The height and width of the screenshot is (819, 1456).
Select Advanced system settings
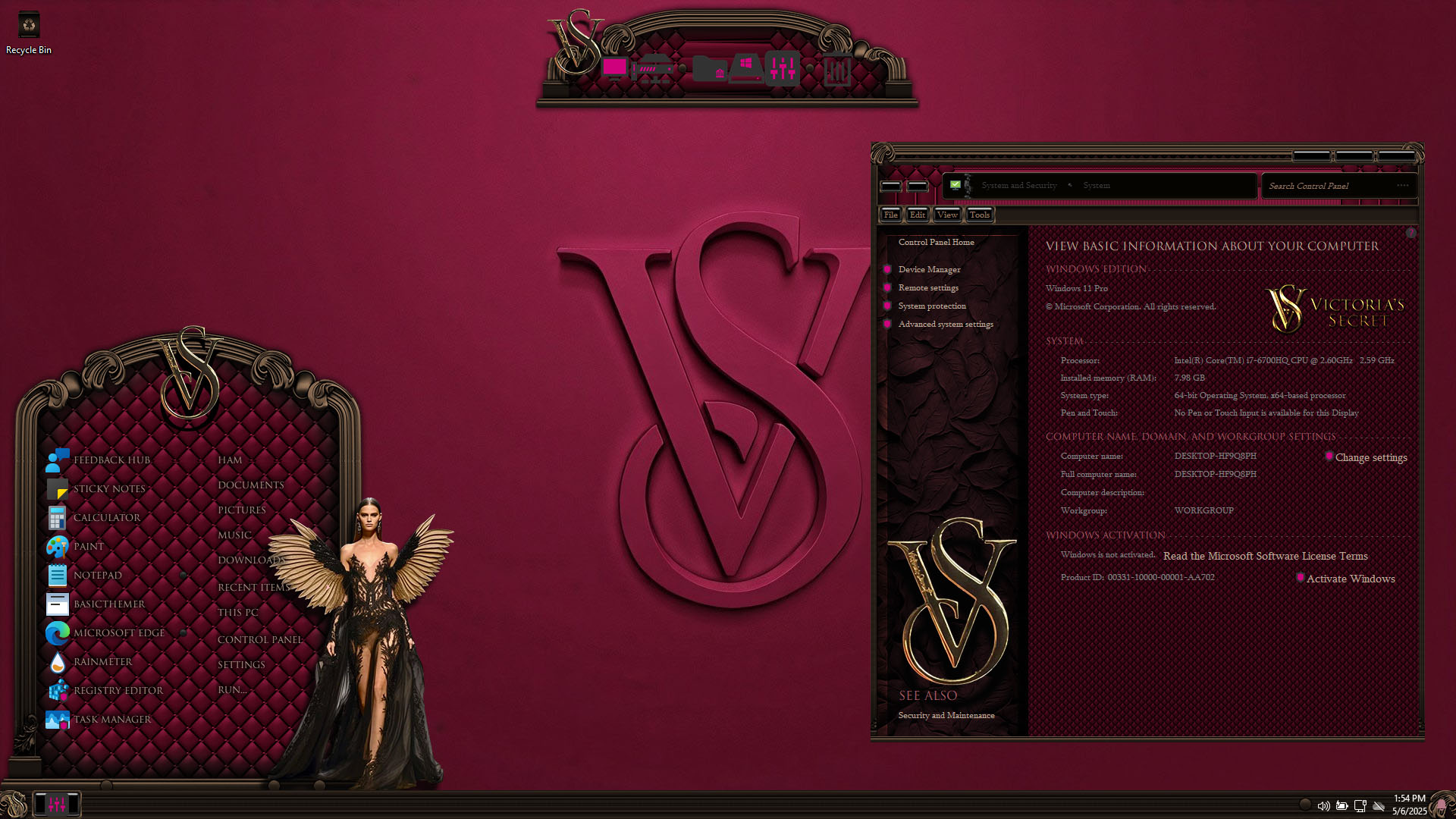click(946, 325)
